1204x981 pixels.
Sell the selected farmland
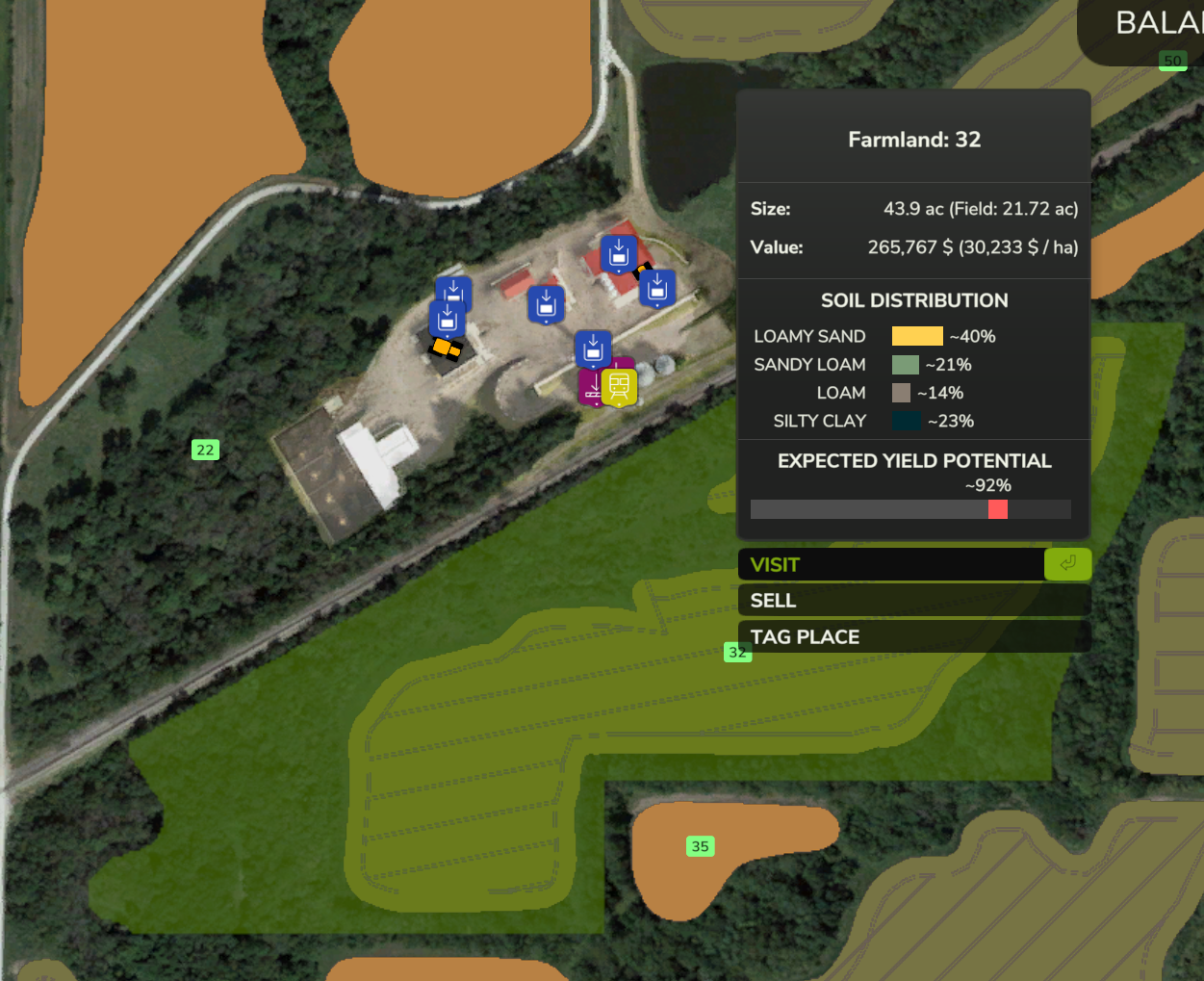[913, 601]
